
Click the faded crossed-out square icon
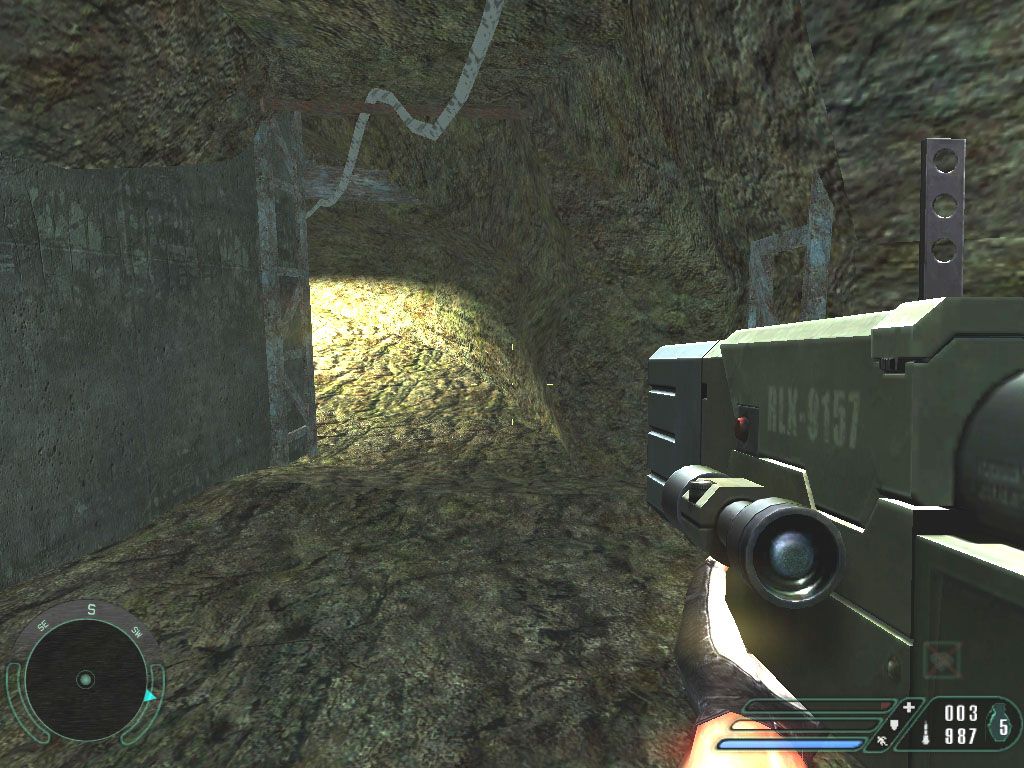click(941, 659)
